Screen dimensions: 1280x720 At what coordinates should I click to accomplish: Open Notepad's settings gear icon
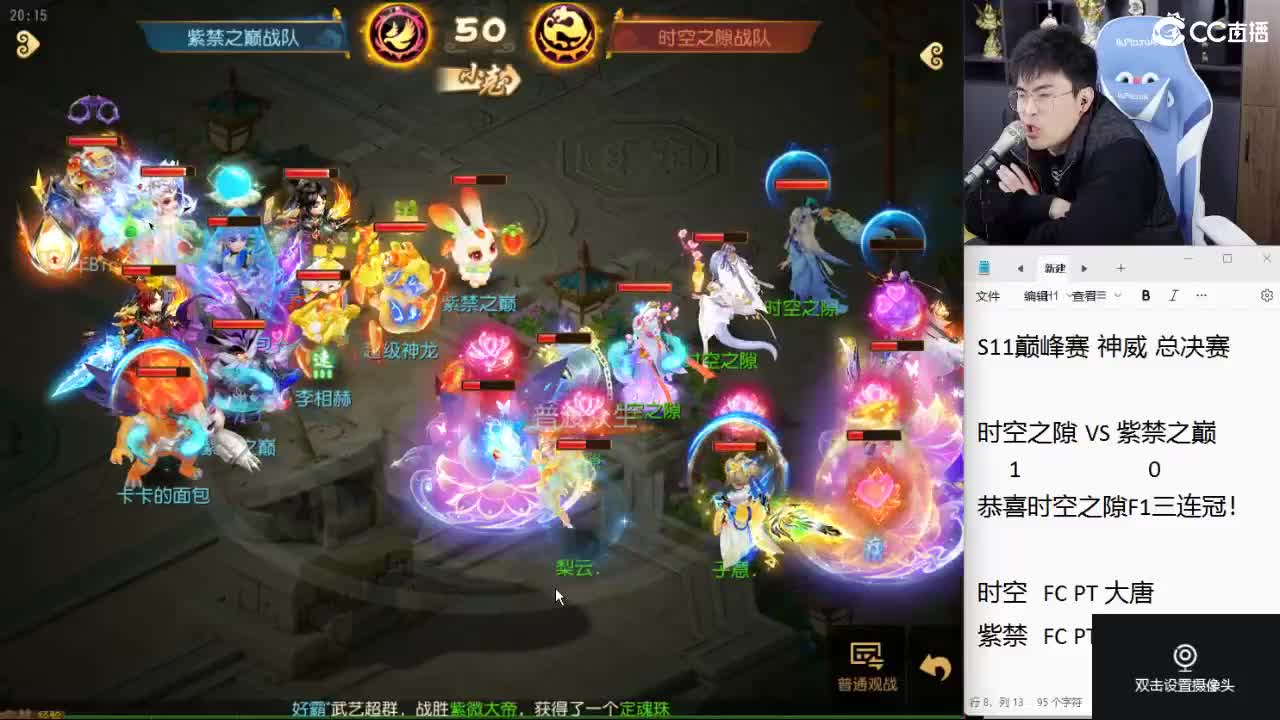[1266, 295]
